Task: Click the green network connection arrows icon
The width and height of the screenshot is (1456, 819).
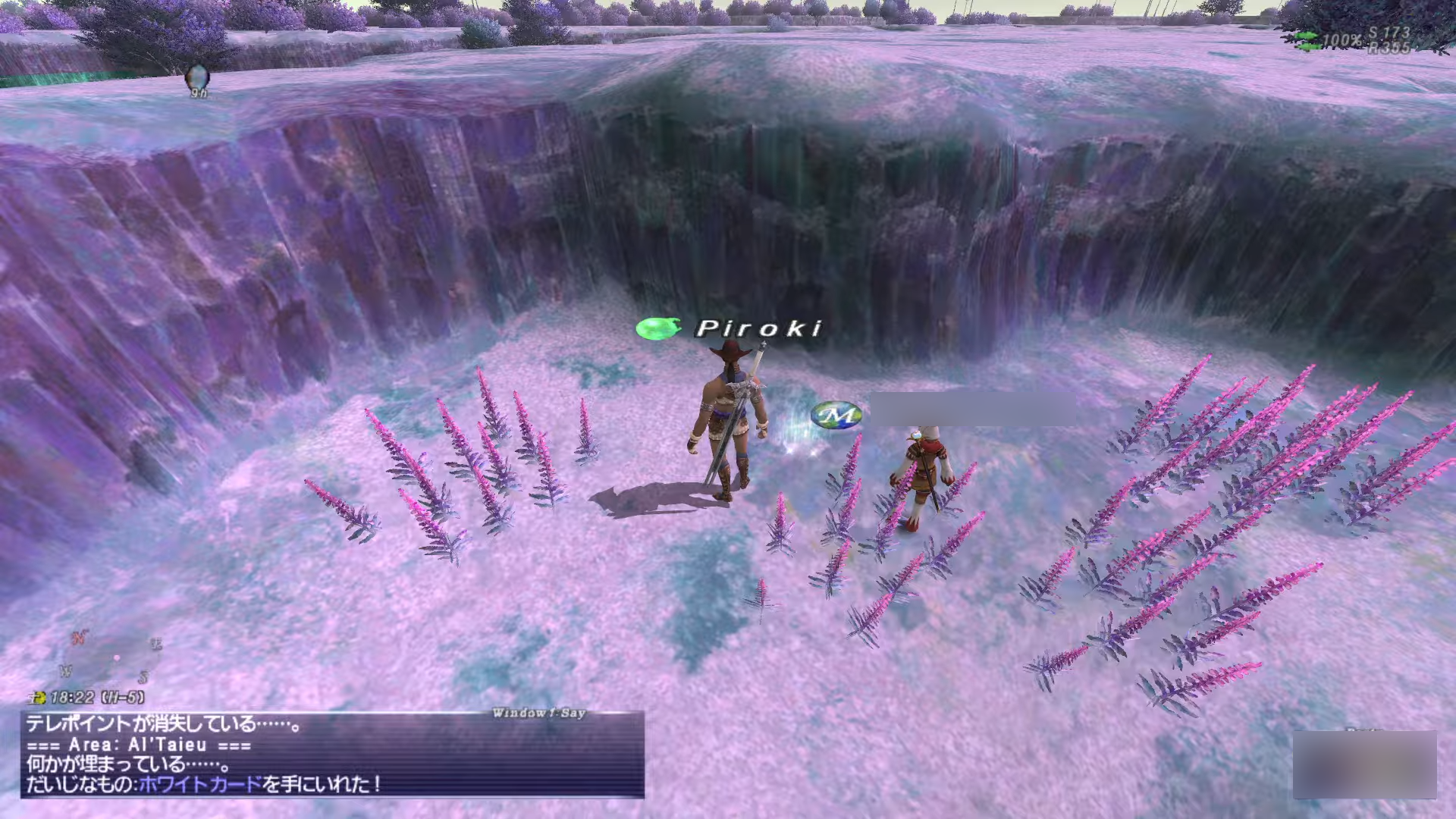Action: point(1306,40)
